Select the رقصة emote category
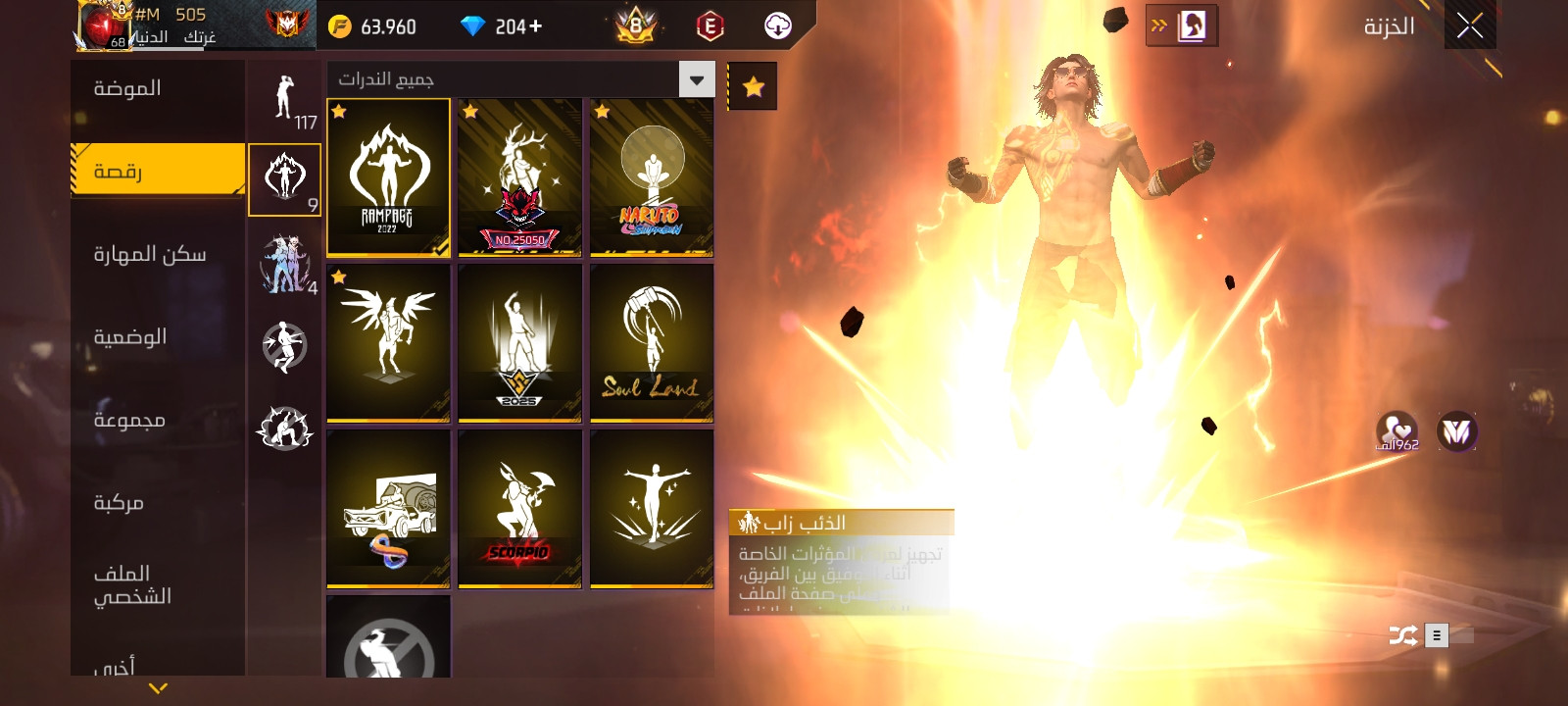 157,171
